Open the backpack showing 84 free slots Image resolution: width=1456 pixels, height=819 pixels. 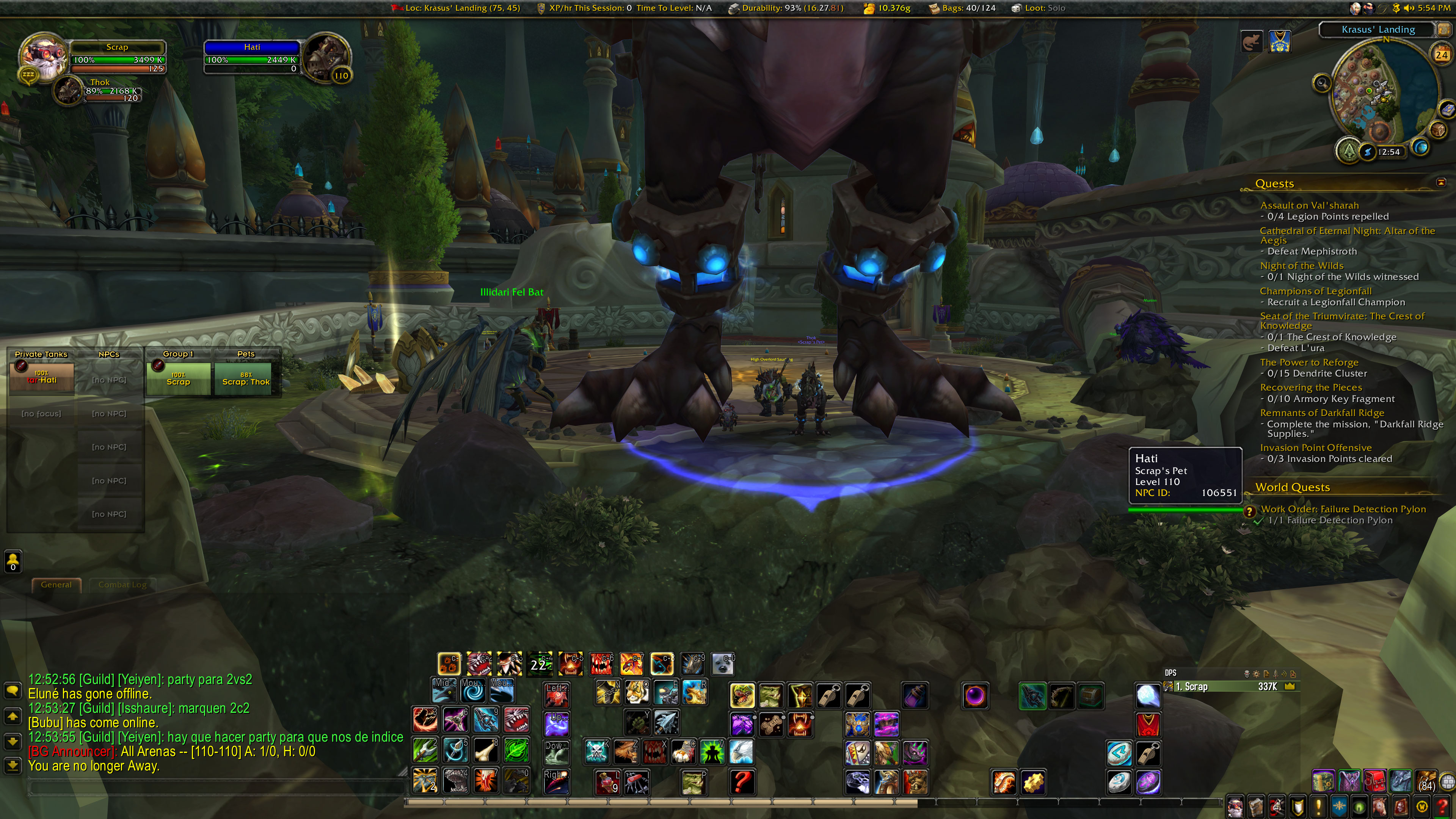1426,781
